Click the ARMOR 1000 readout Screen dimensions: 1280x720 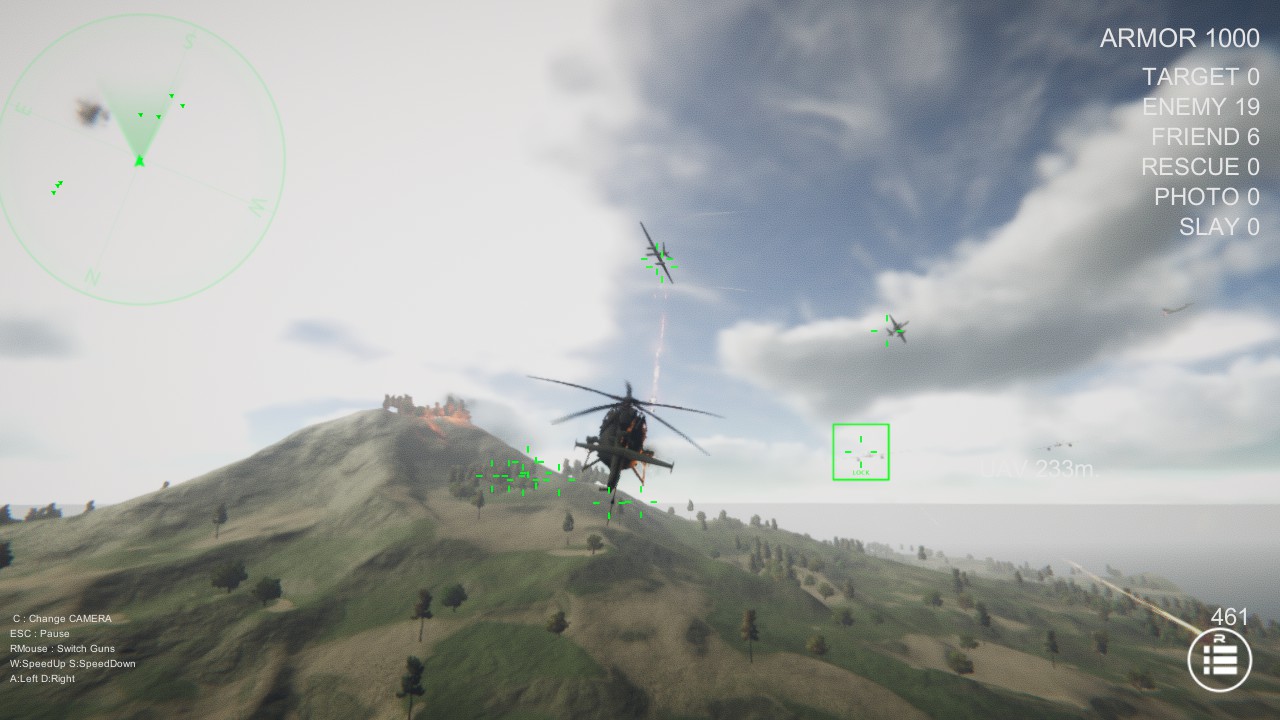pos(1178,38)
